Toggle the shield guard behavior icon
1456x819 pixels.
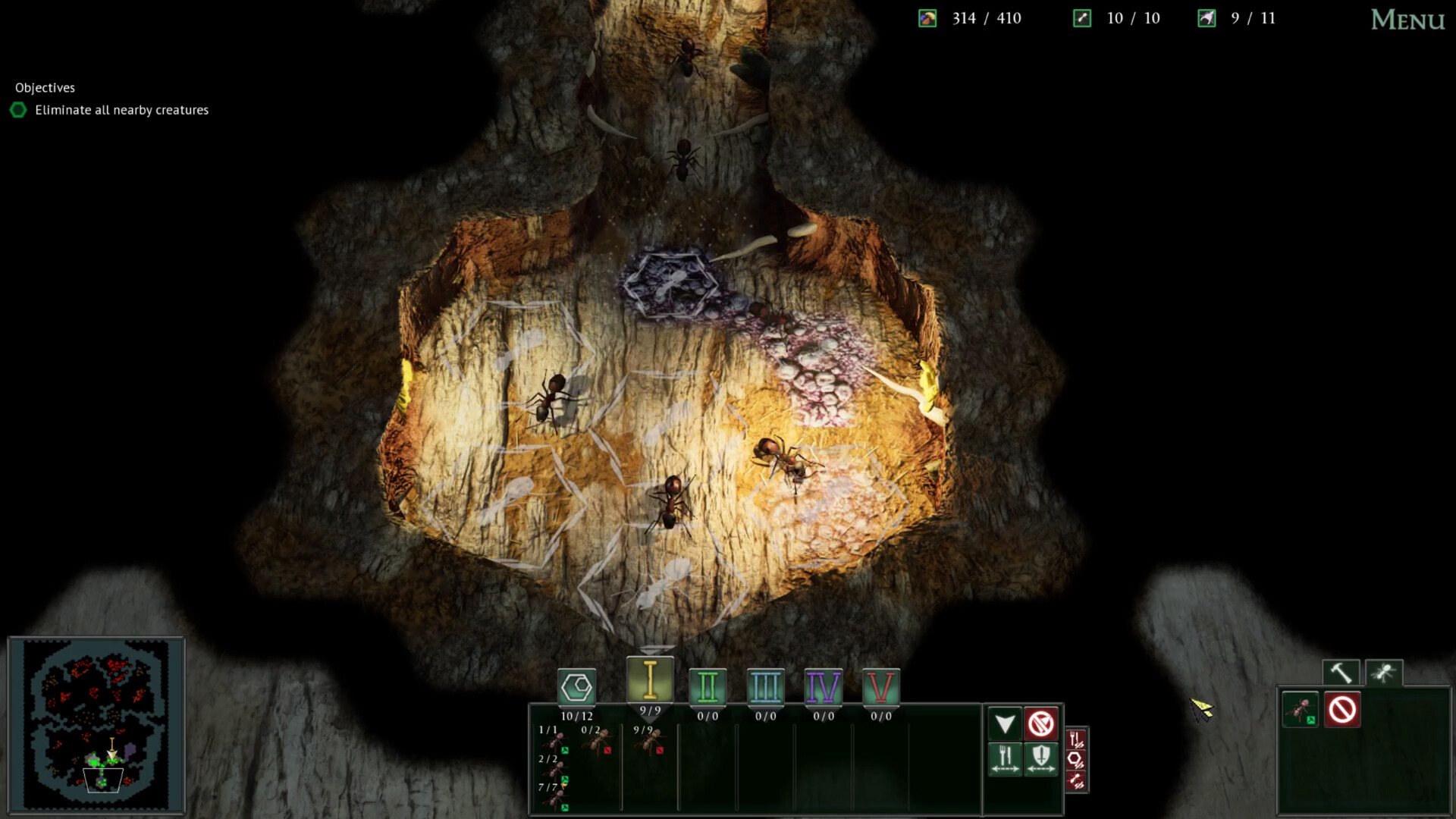pyautogui.click(x=1041, y=758)
